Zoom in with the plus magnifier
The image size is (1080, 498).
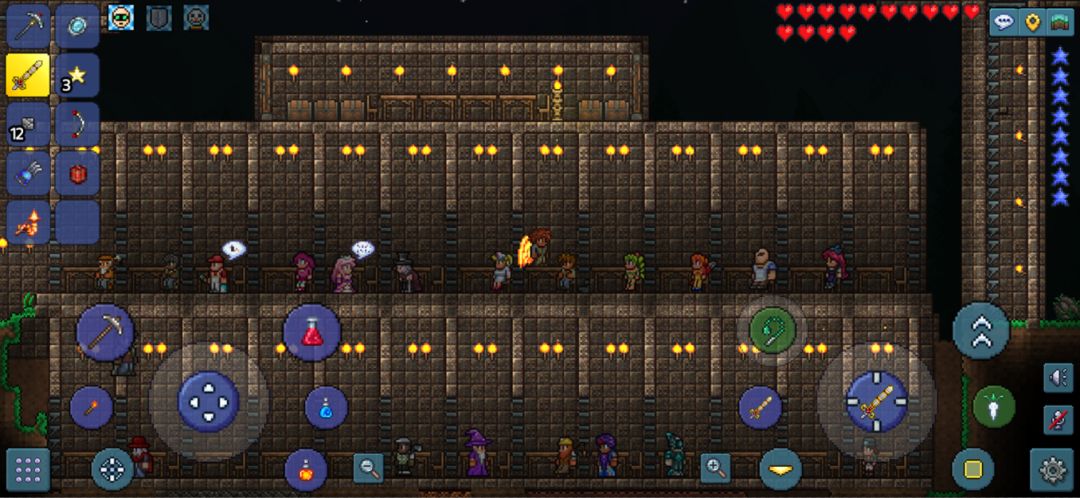(x=715, y=467)
